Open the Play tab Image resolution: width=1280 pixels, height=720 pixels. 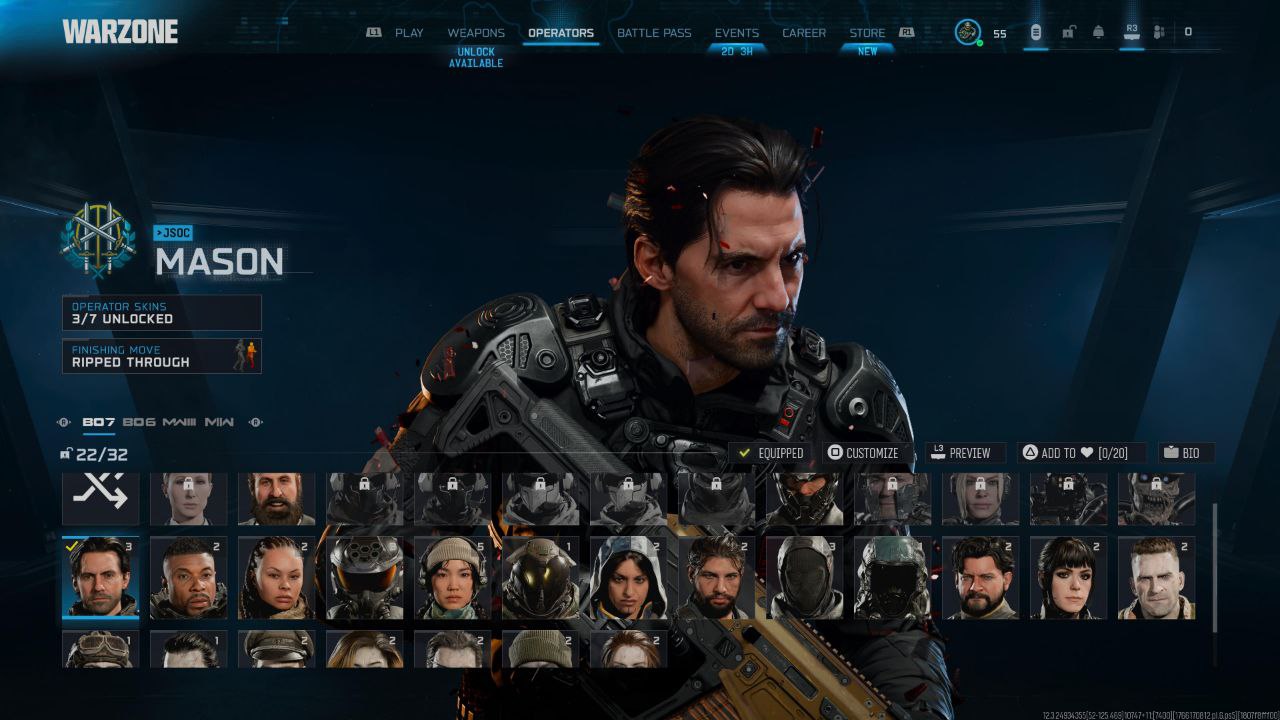(x=408, y=33)
